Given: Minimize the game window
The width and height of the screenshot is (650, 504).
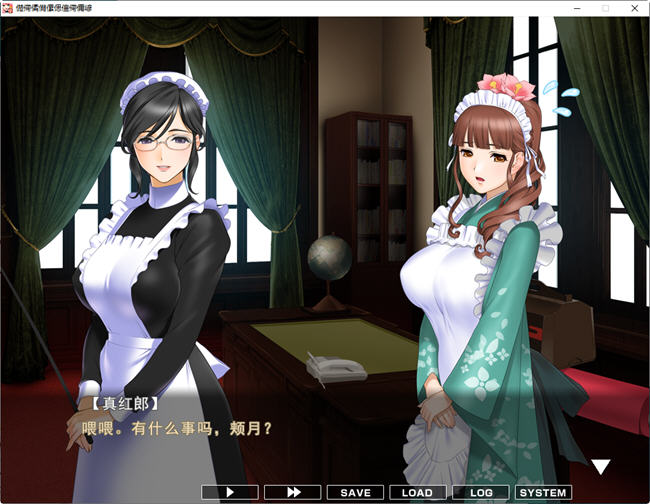Looking at the screenshot, I should [x=577, y=8].
